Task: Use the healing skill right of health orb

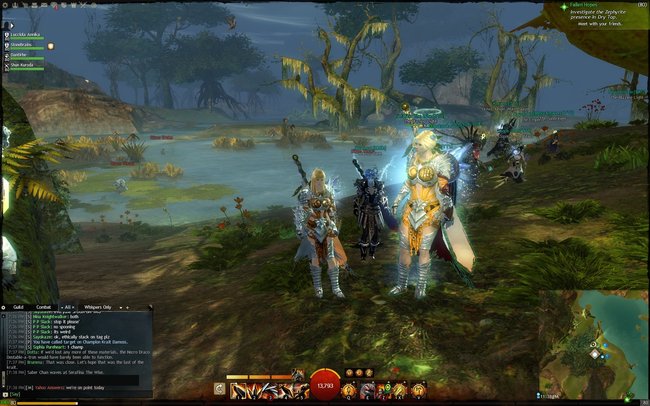Action: coord(350,388)
